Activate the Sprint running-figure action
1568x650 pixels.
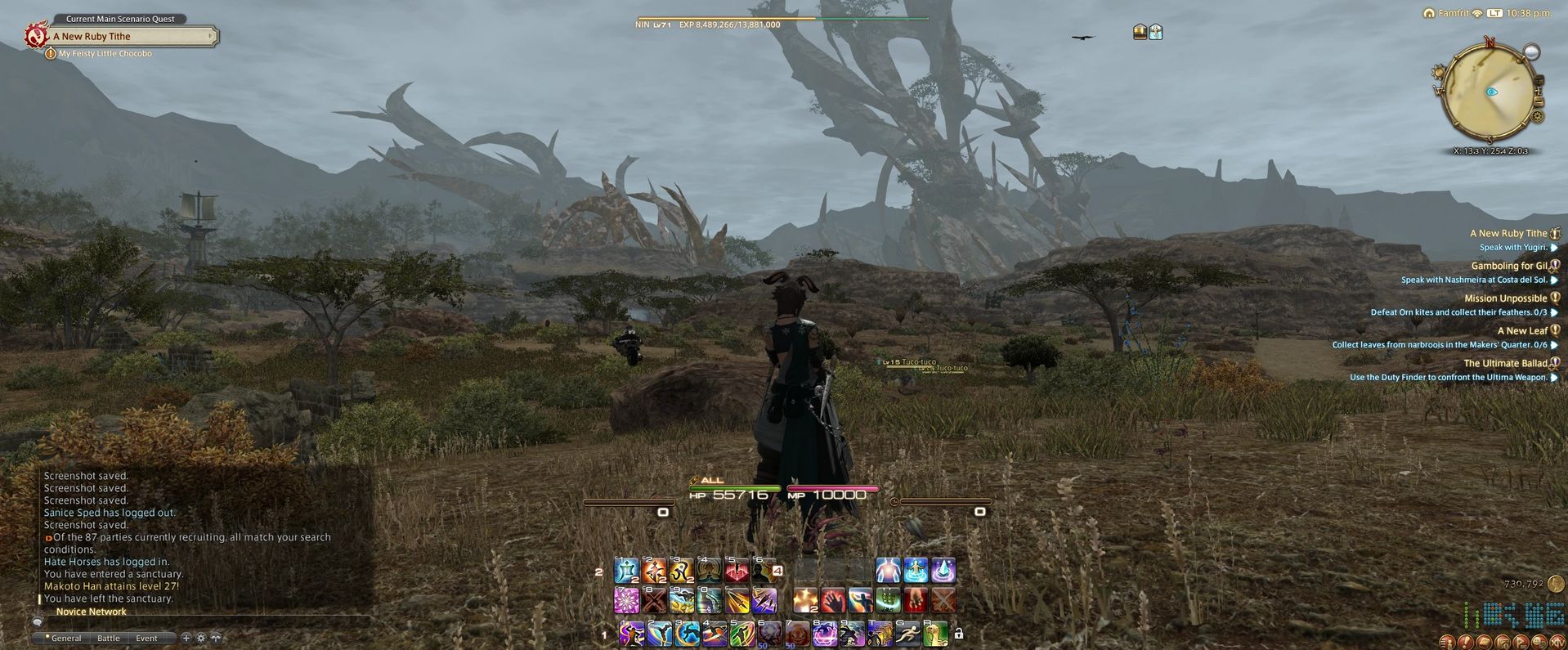[907, 633]
